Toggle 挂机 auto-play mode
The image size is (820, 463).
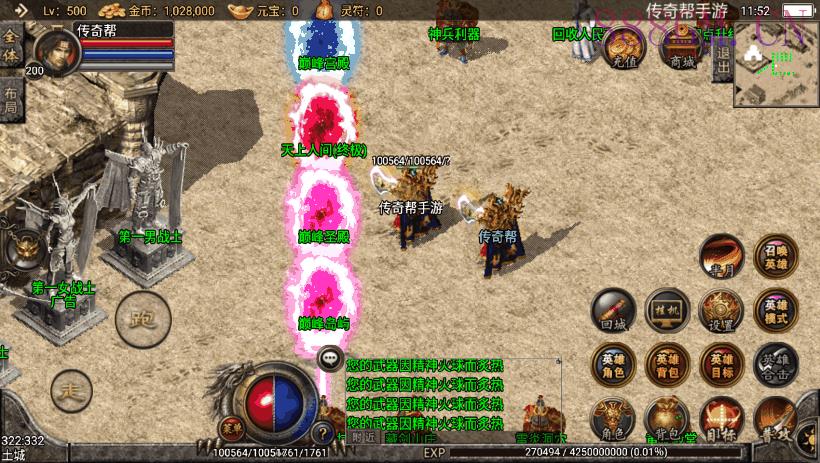667,310
